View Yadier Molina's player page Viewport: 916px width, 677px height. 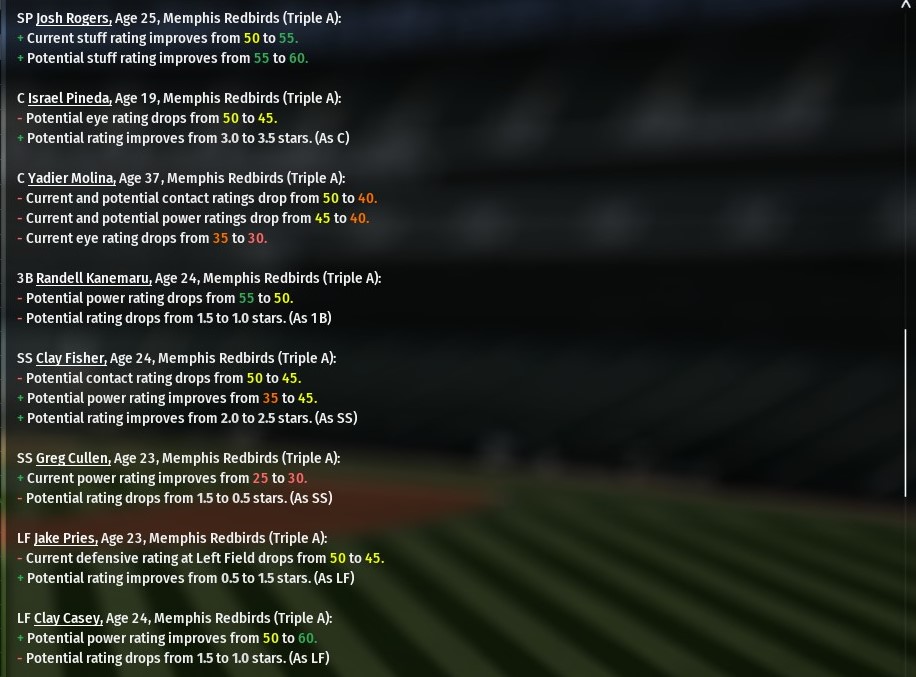point(71,178)
